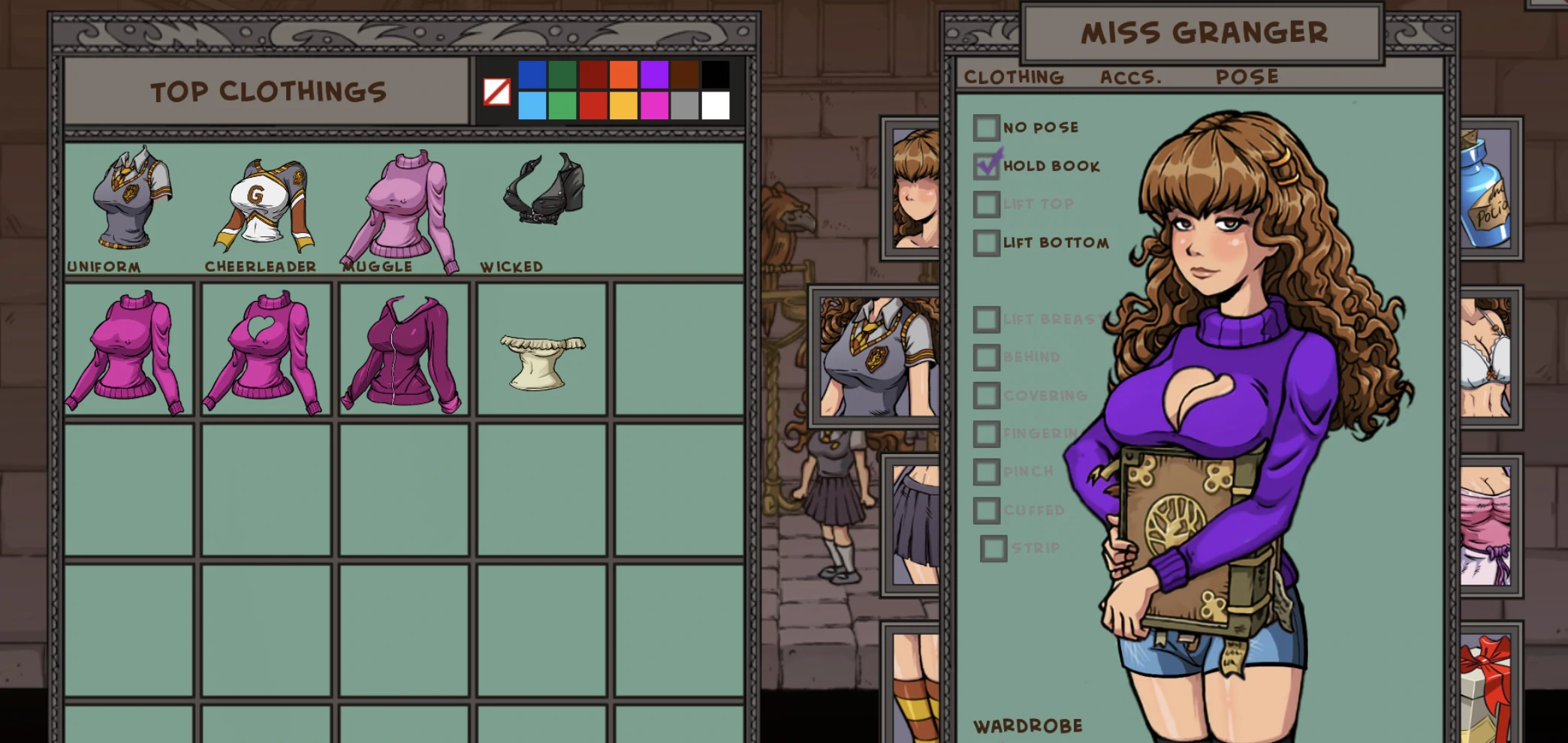Enable the Lift Bottom pose checkbox
This screenshot has height=743, width=1568.
tap(987, 243)
